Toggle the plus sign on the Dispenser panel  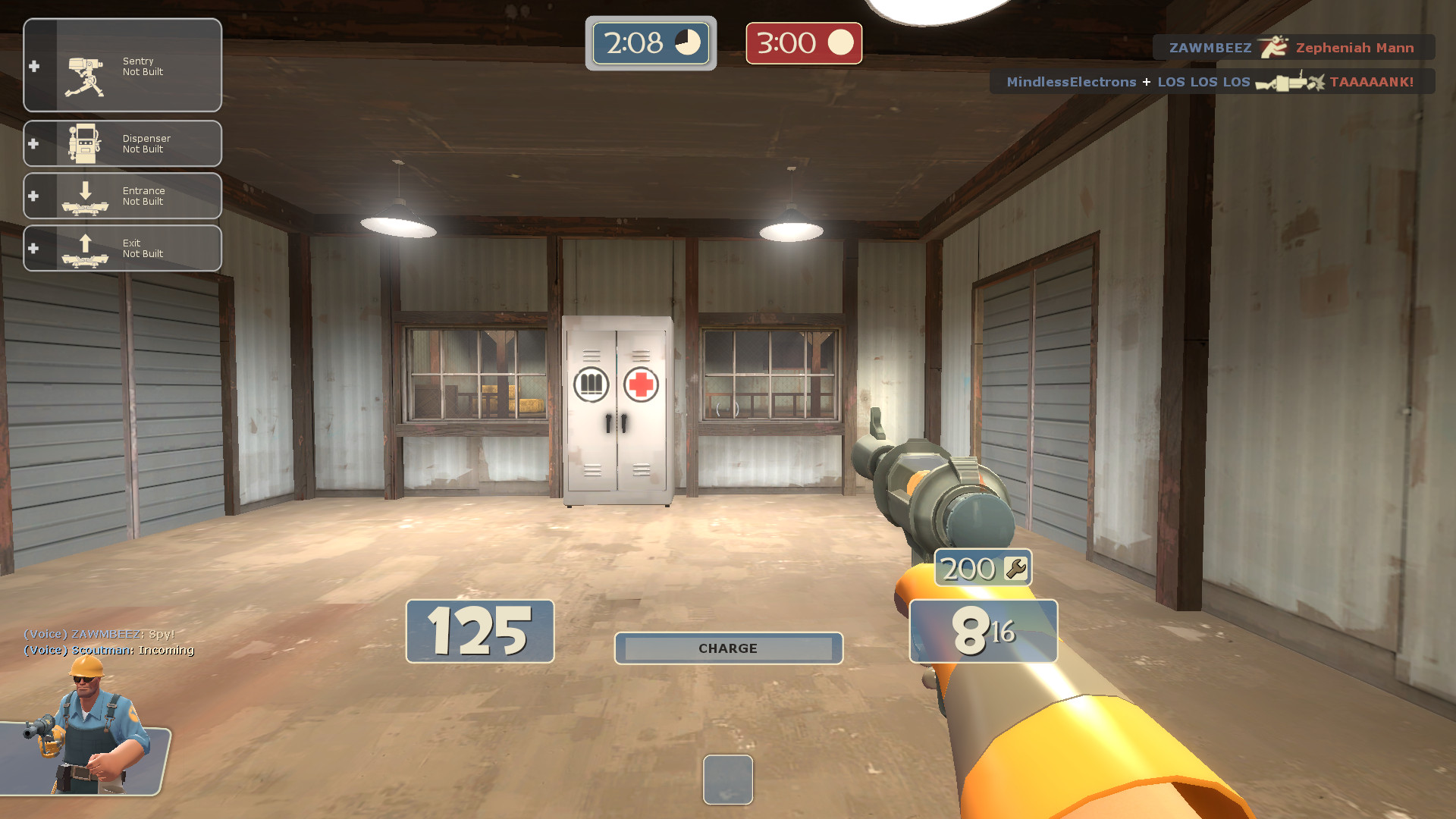[x=33, y=143]
